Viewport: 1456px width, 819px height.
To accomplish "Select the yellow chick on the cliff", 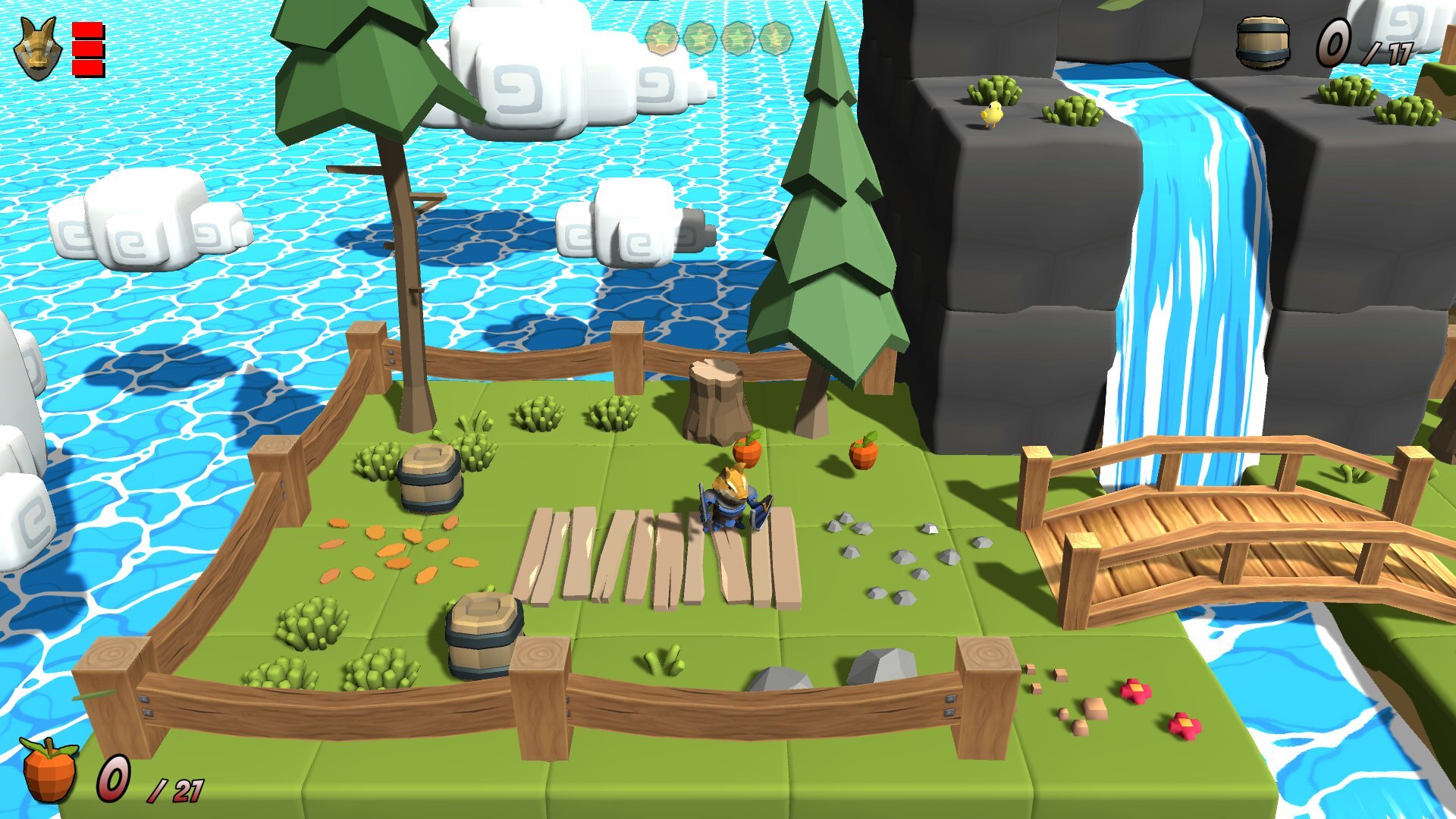I will [993, 114].
